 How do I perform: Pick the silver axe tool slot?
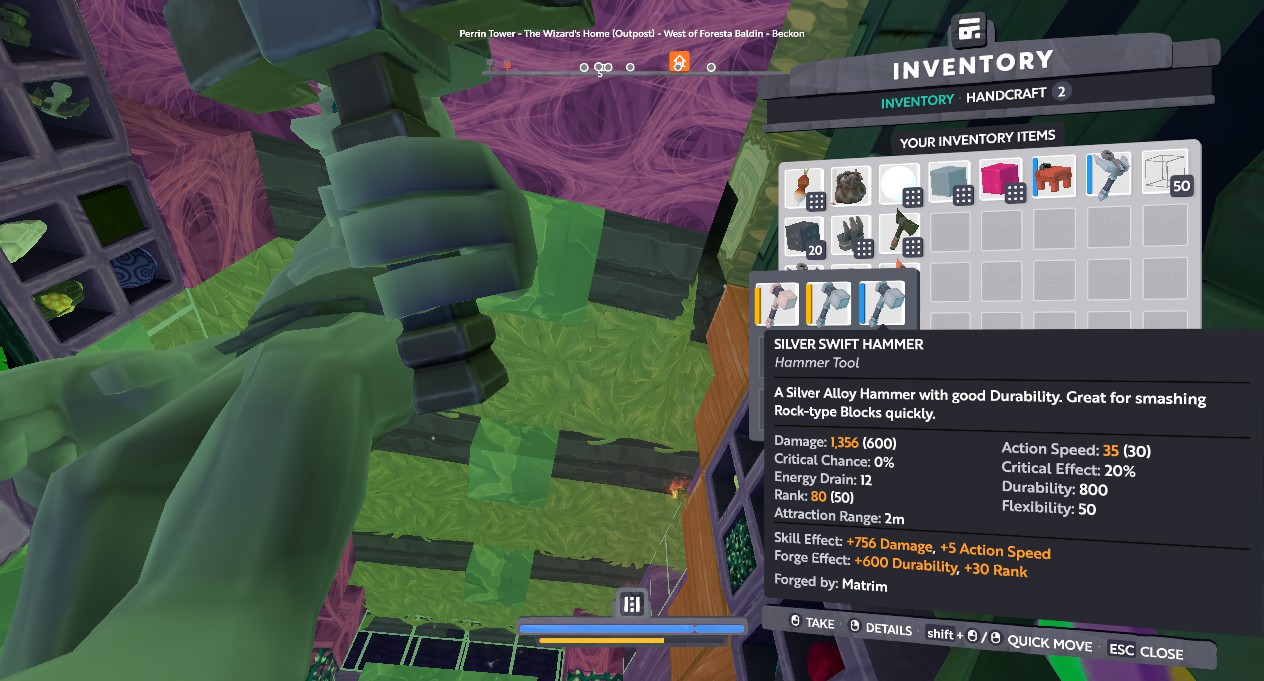(x=1109, y=176)
